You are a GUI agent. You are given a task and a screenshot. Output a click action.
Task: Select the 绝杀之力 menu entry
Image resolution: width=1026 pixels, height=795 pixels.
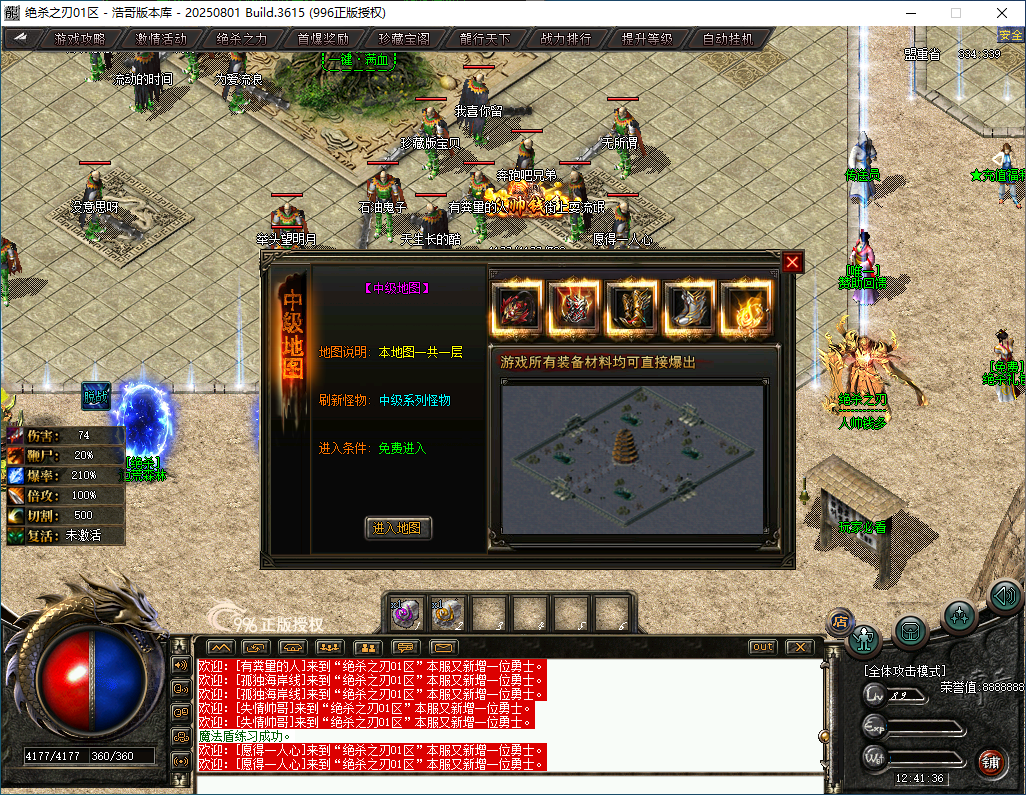pyautogui.click(x=242, y=39)
